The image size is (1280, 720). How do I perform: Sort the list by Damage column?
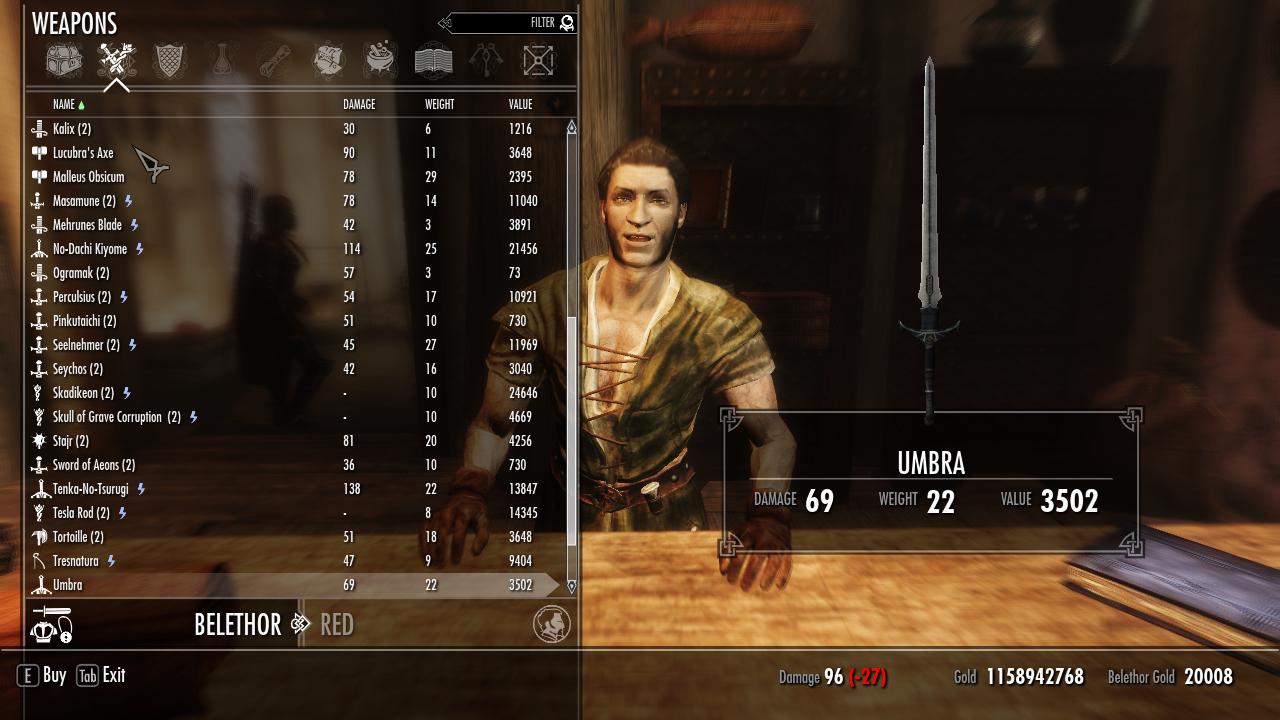(x=359, y=104)
